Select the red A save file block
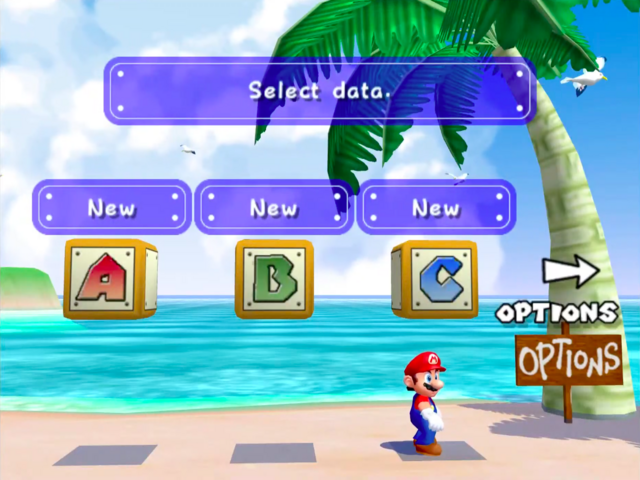This screenshot has height=480, width=640. tap(109, 278)
